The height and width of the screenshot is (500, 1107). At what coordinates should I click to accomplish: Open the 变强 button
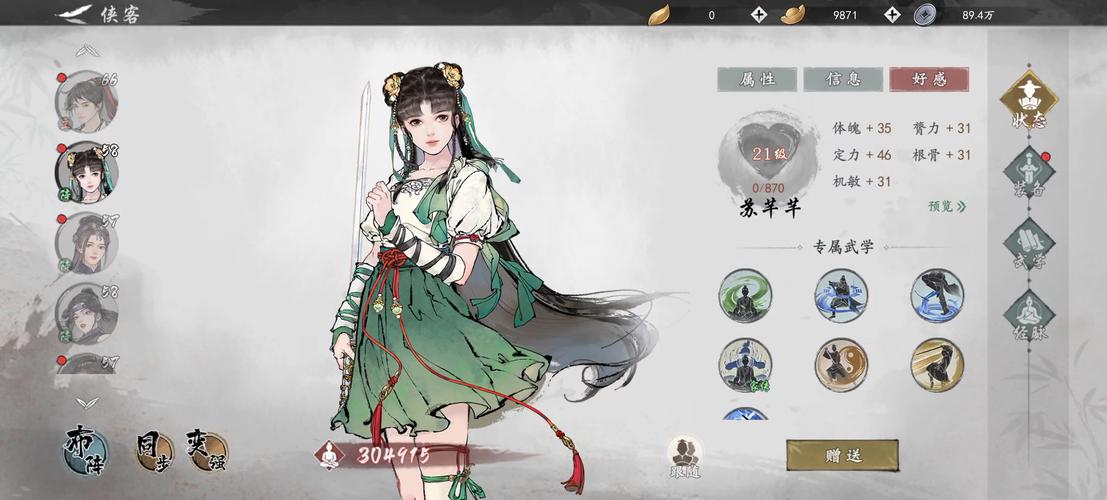(x=205, y=450)
